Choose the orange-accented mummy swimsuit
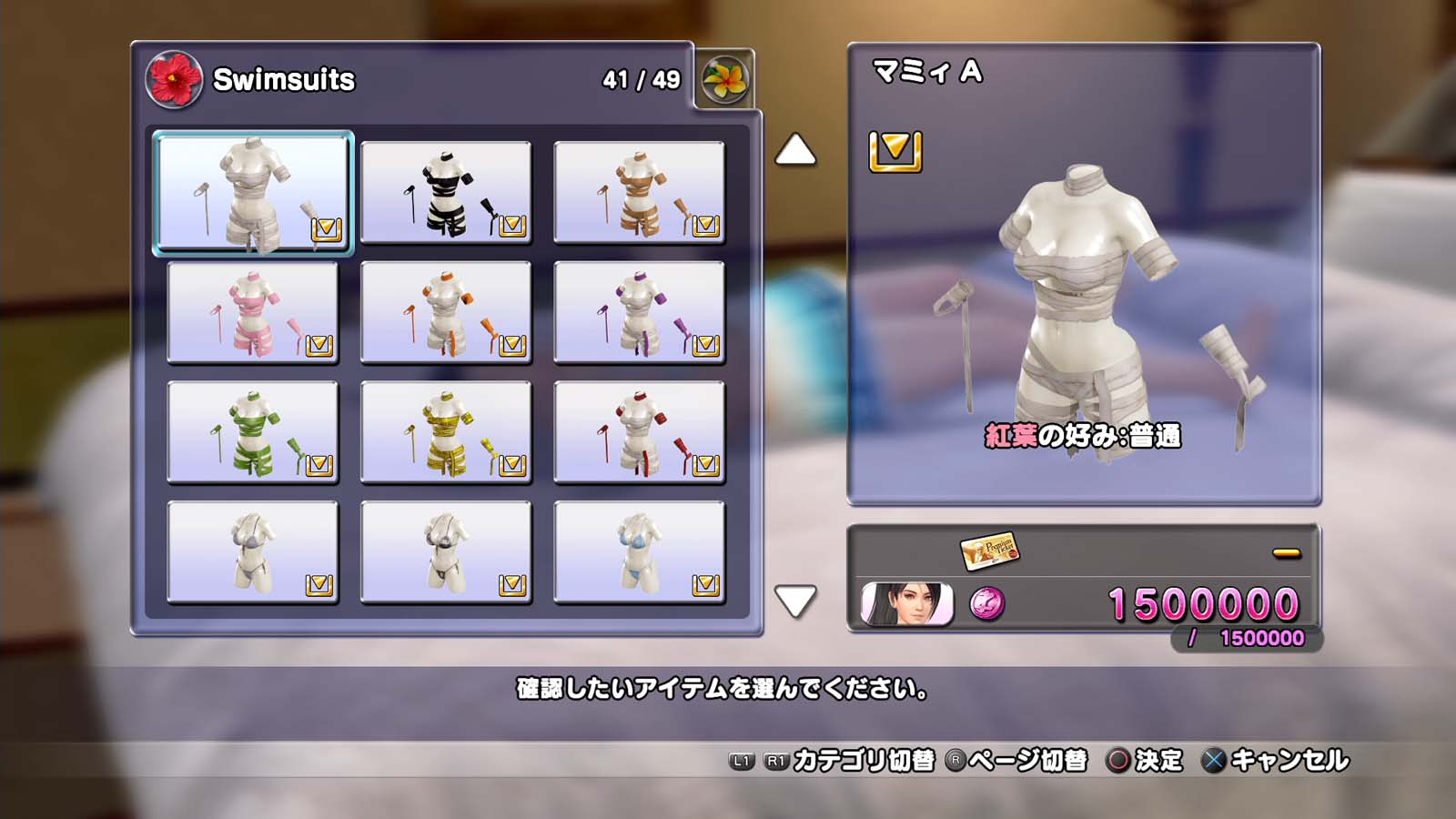Viewport: 1456px width, 819px height. click(446, 313)
